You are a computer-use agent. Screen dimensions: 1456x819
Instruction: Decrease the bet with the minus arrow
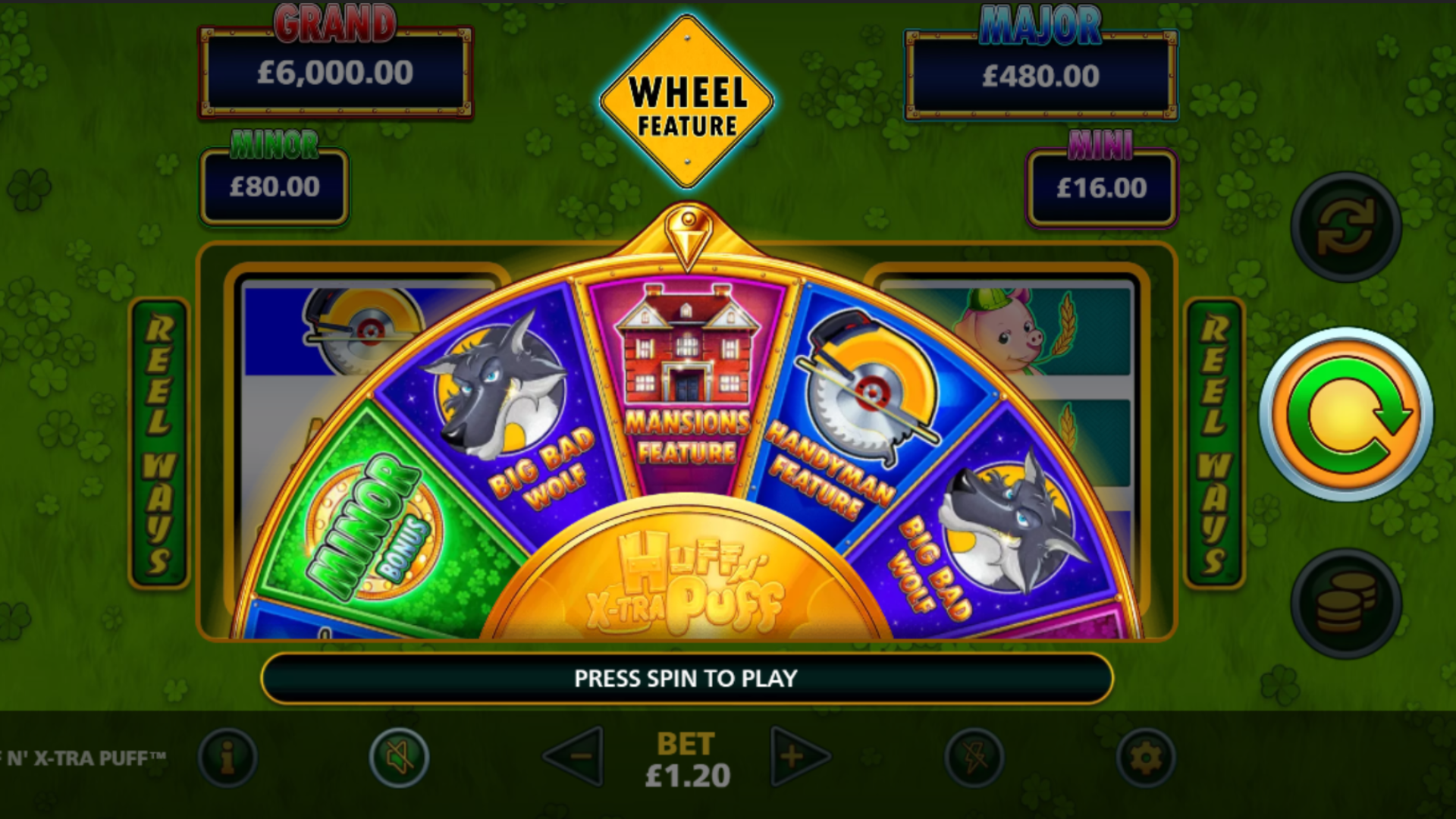[576, 756]
